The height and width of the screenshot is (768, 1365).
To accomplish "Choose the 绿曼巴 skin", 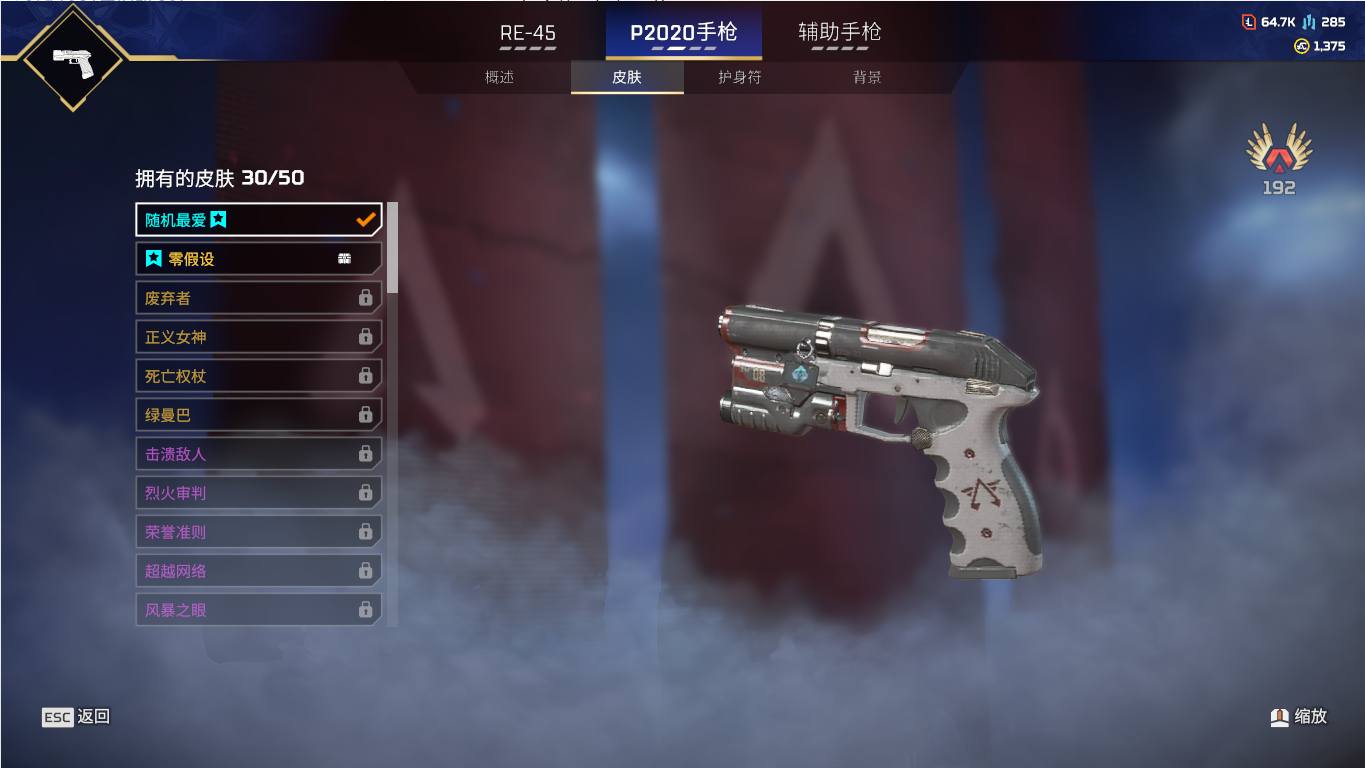I will coord(258,415).
